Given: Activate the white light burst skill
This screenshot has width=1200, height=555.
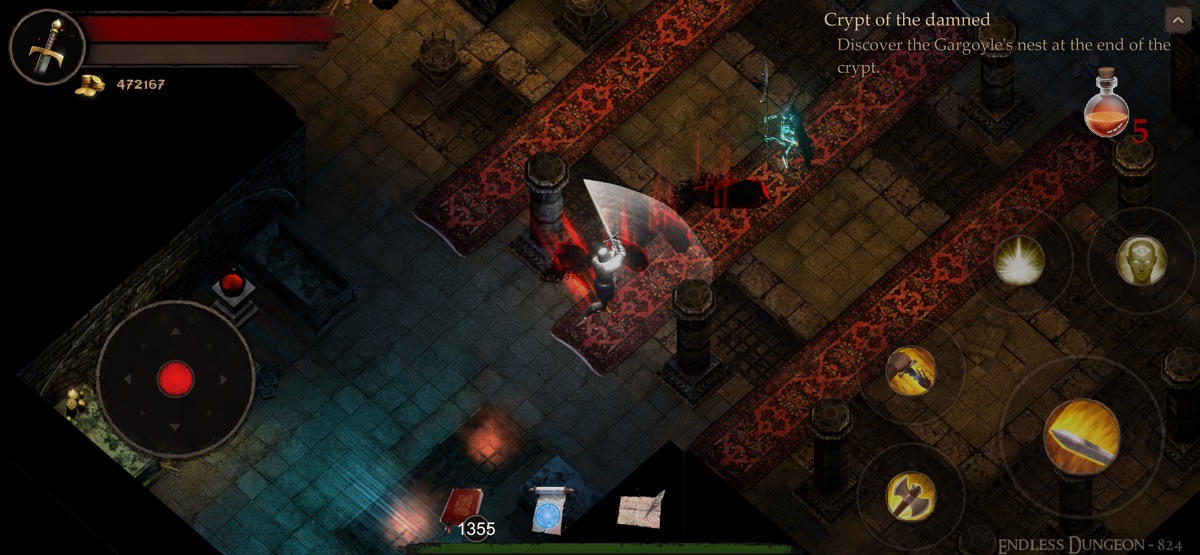Looking at the screenshot, I should [1020, 262].
